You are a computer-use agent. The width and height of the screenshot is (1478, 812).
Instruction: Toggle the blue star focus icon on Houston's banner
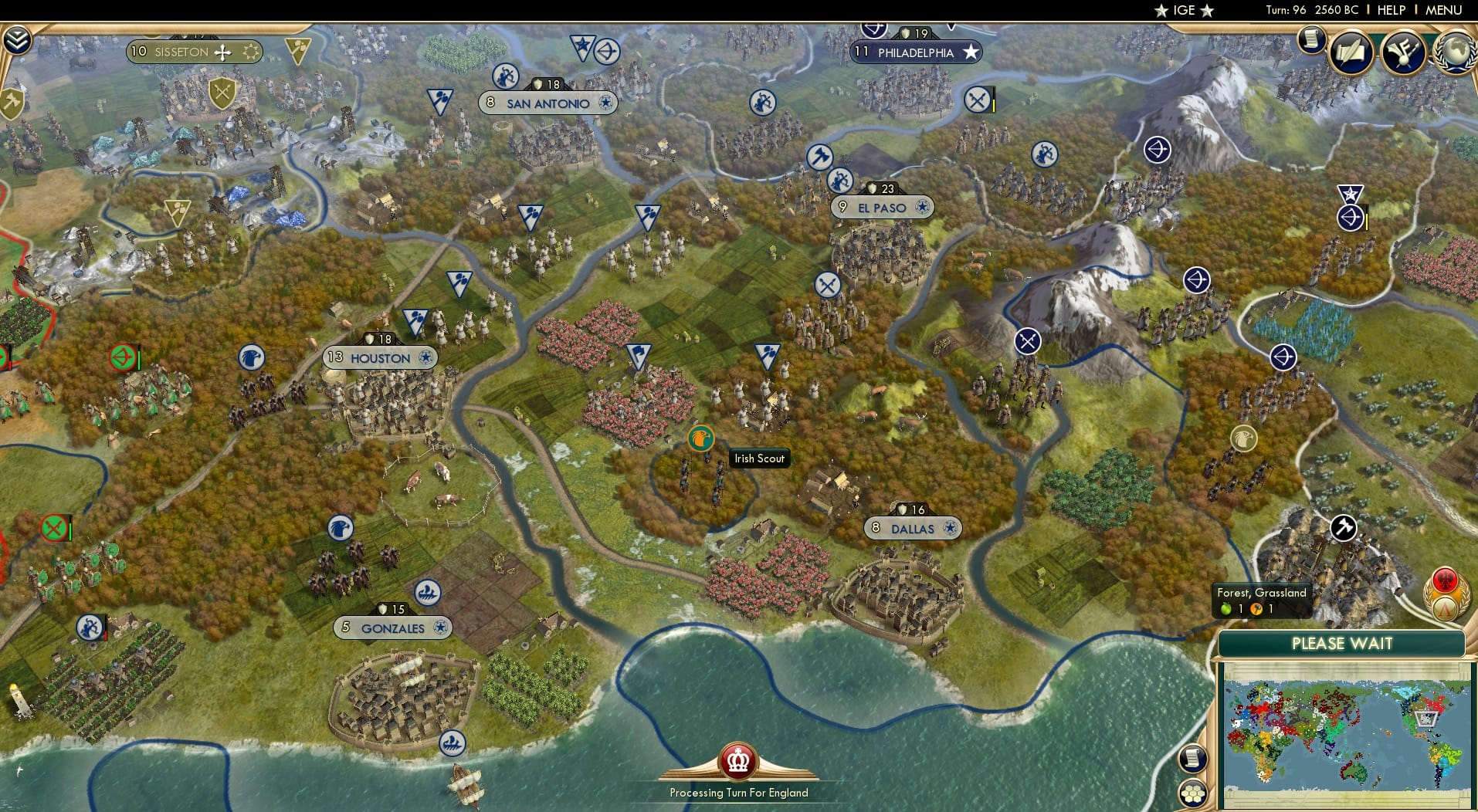[425, 358]
